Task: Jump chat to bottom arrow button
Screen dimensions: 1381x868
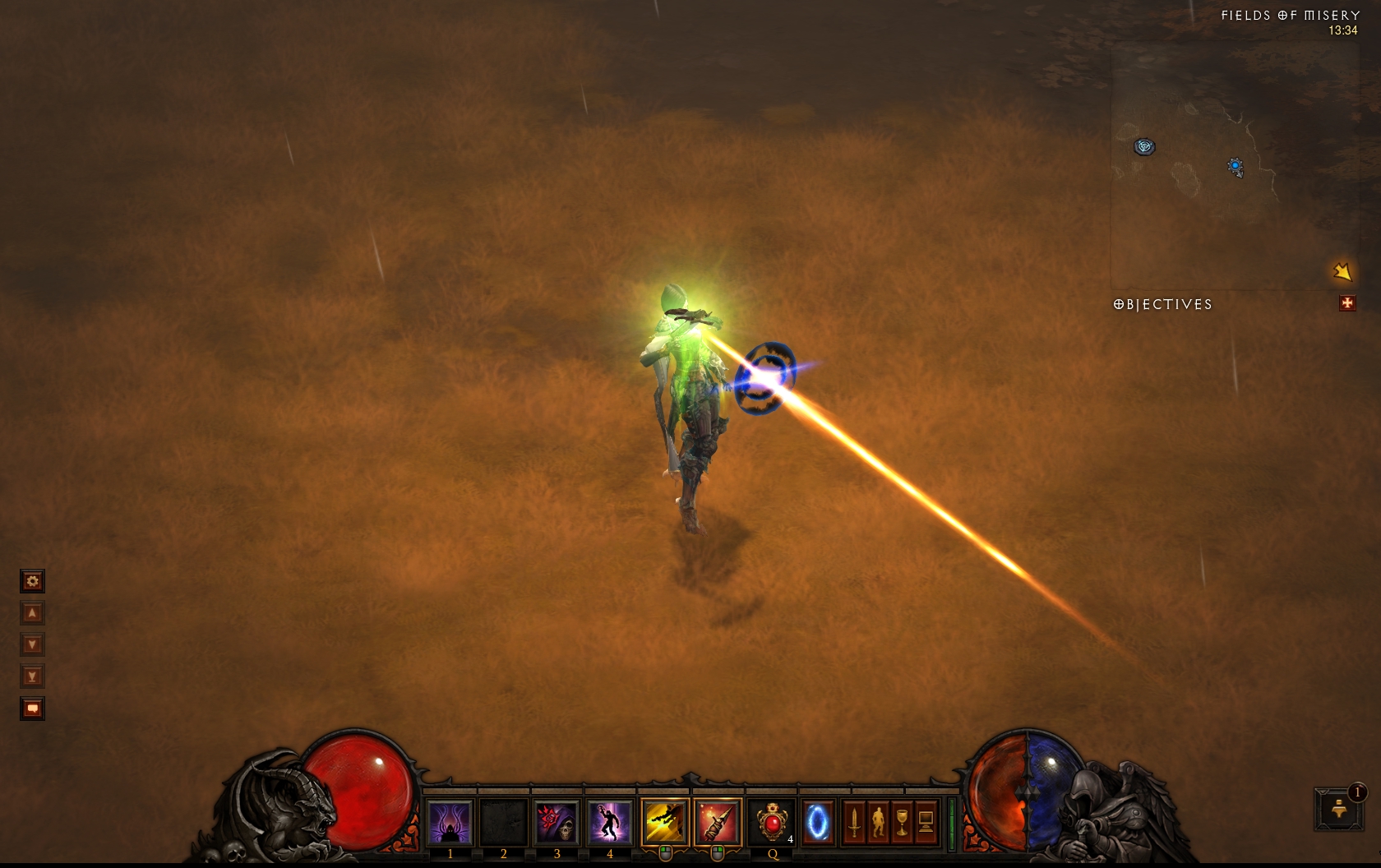Action: point(32,677)
